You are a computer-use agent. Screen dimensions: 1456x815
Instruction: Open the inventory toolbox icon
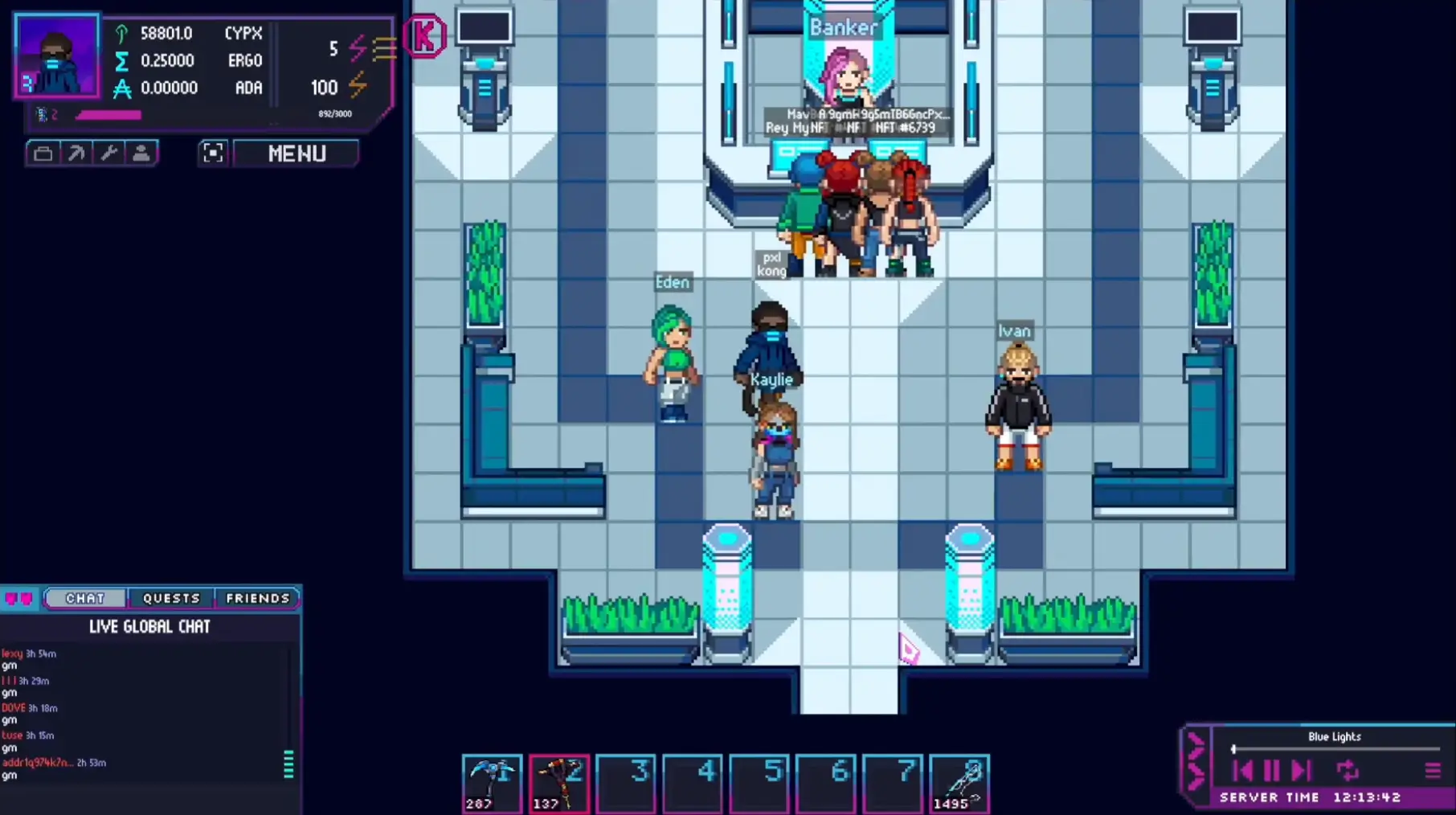tap(44, 153)
